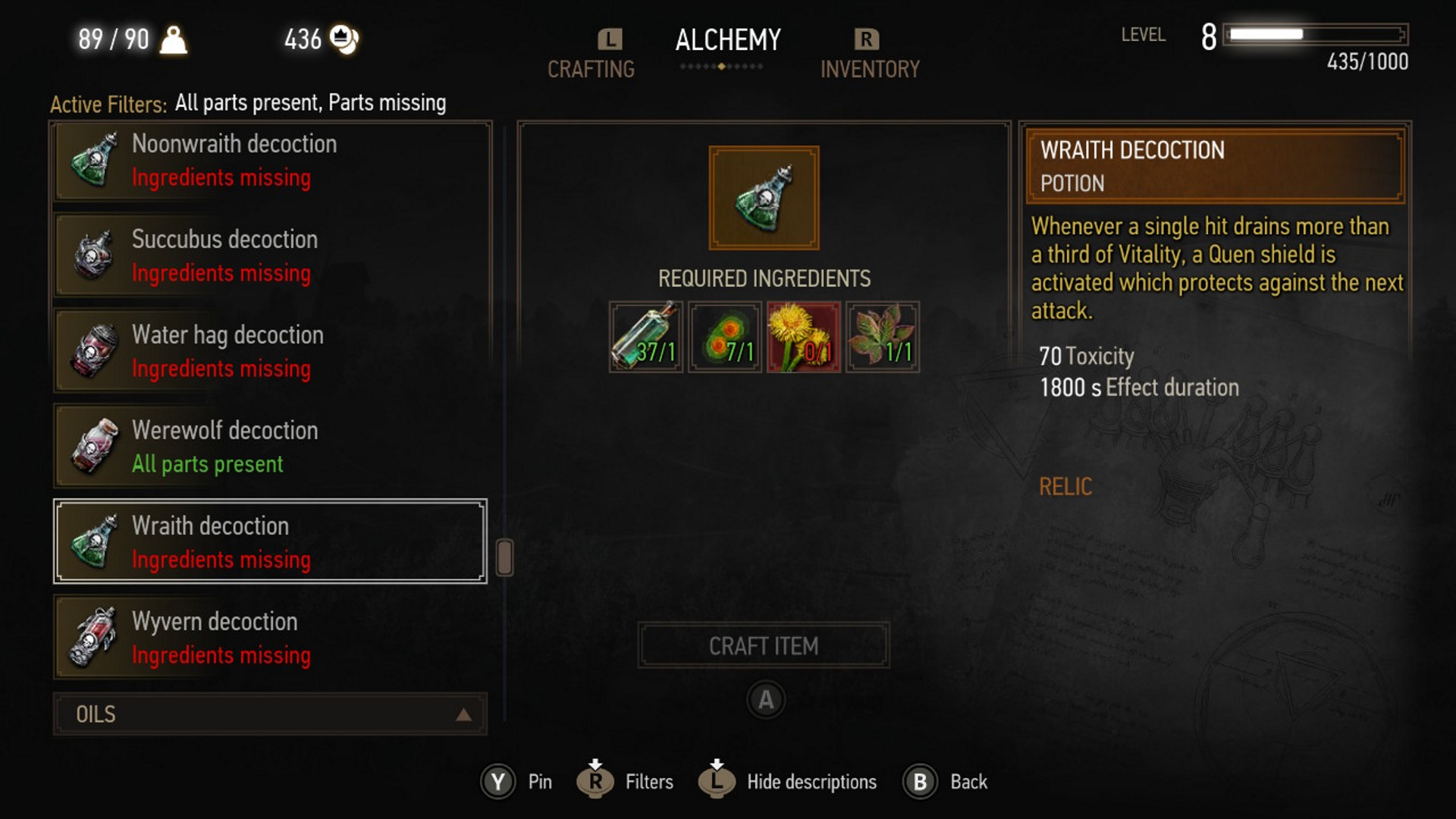Viewport: 1456px width, 819px height.
Task: Switch to the Inventory tab
Action: pyautogui.click(x=870, y=68)
